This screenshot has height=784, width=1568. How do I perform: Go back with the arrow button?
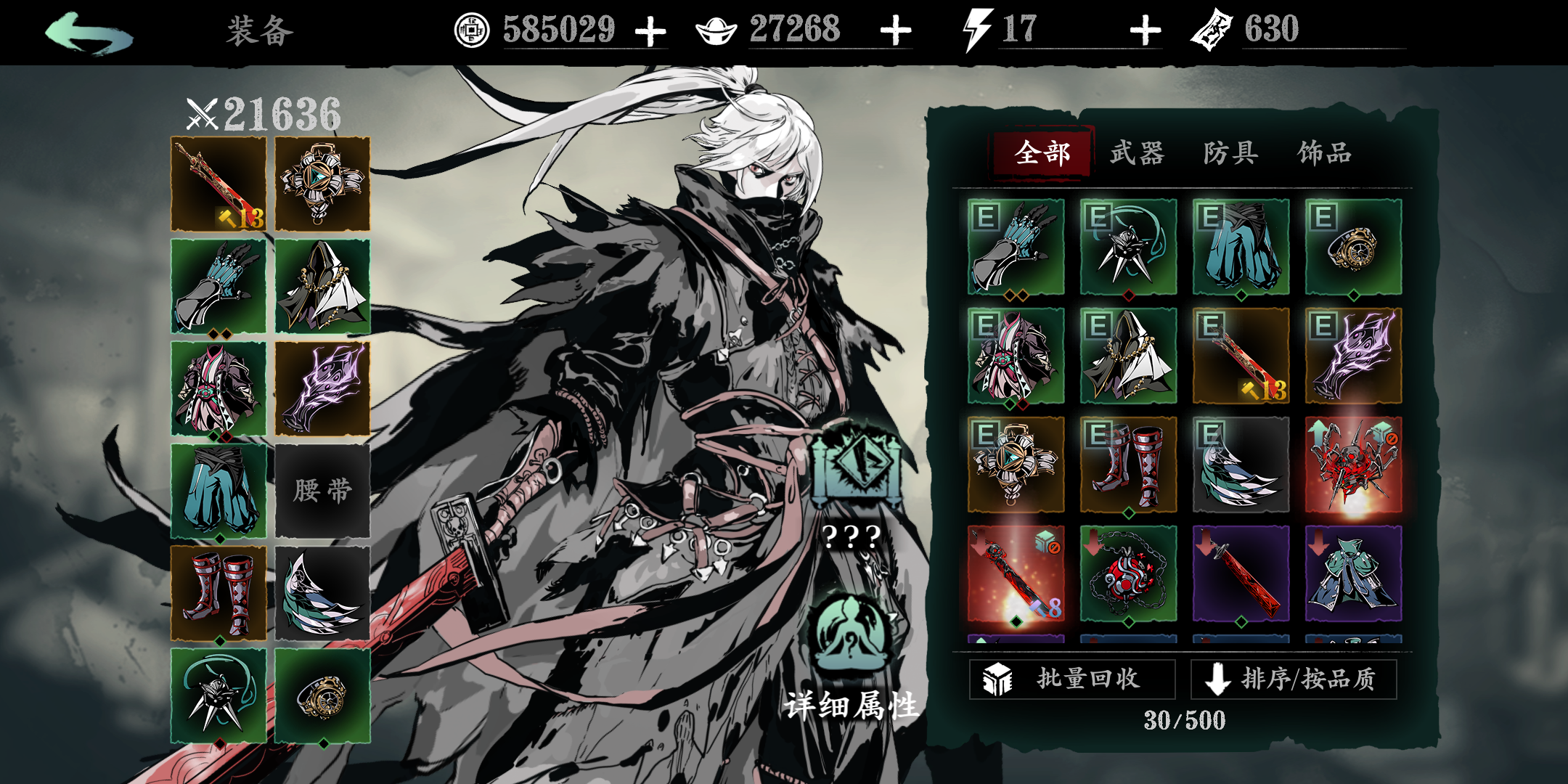click(89, 33)
